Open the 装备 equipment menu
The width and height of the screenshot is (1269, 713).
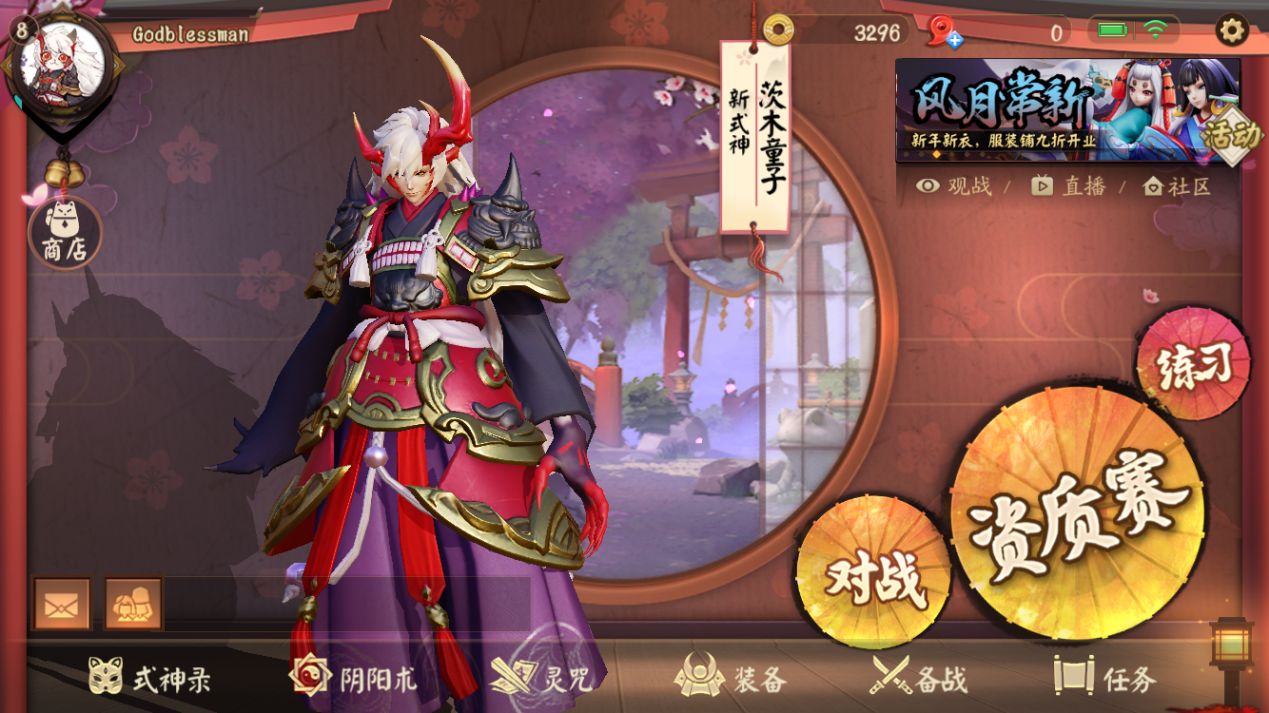pos(730,679)
